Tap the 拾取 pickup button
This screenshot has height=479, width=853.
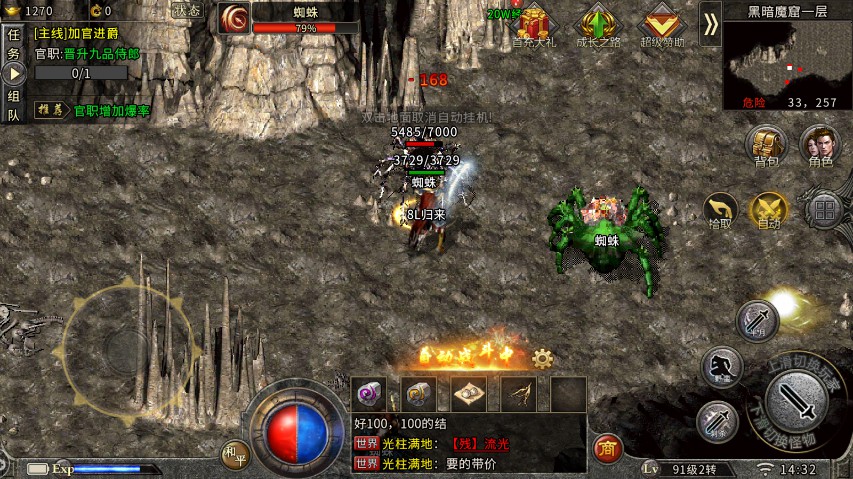coord(720,211)
